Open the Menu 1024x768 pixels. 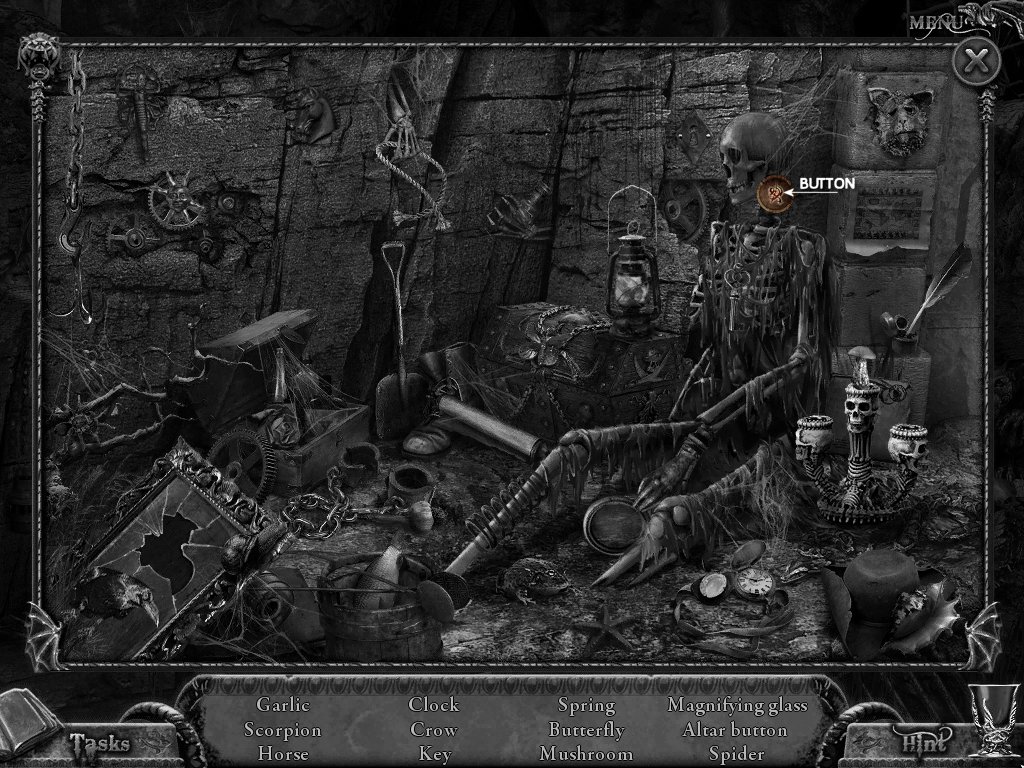(x=938, y=21)
